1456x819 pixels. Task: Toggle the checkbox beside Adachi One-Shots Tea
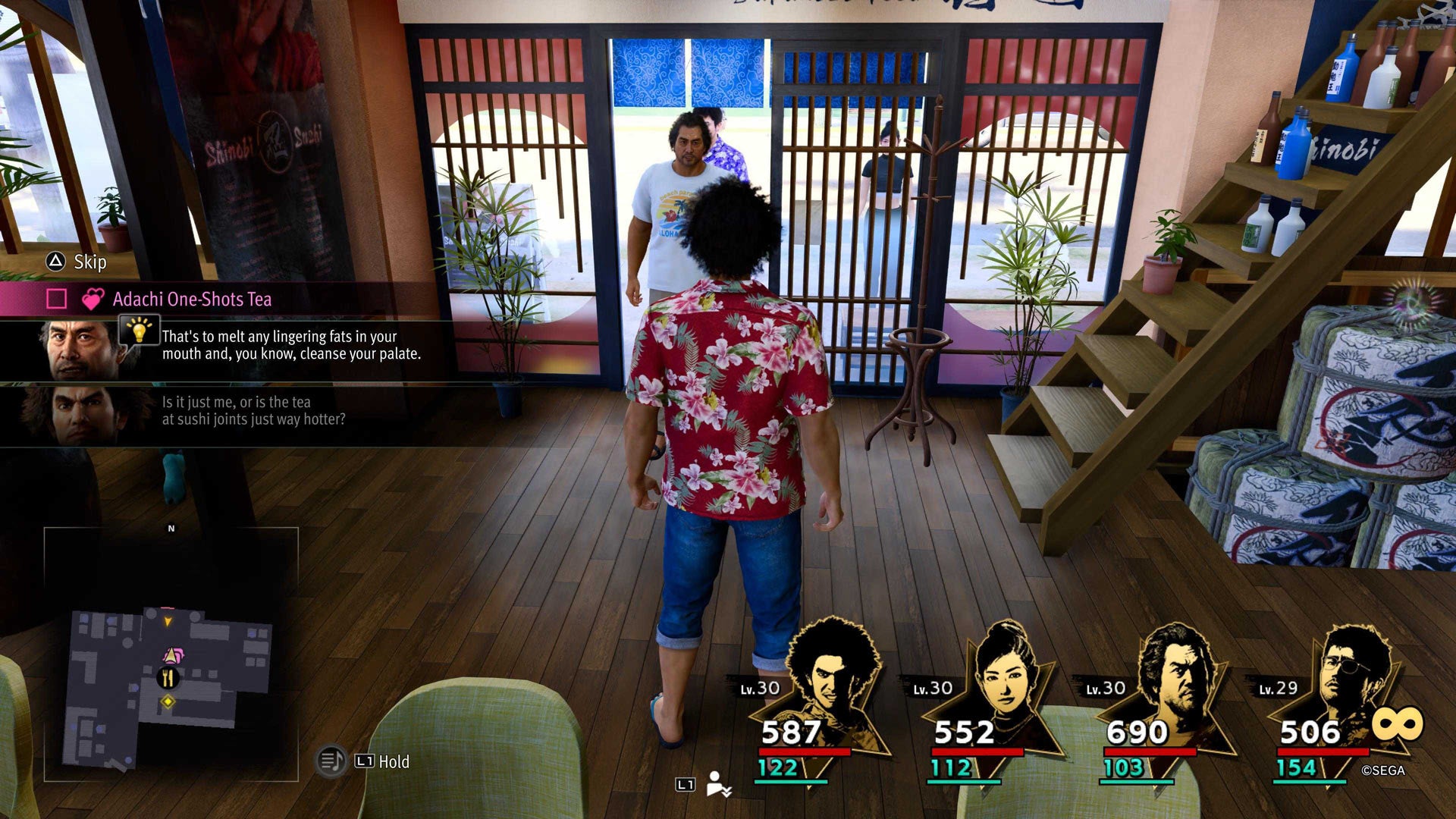point(55,299)
